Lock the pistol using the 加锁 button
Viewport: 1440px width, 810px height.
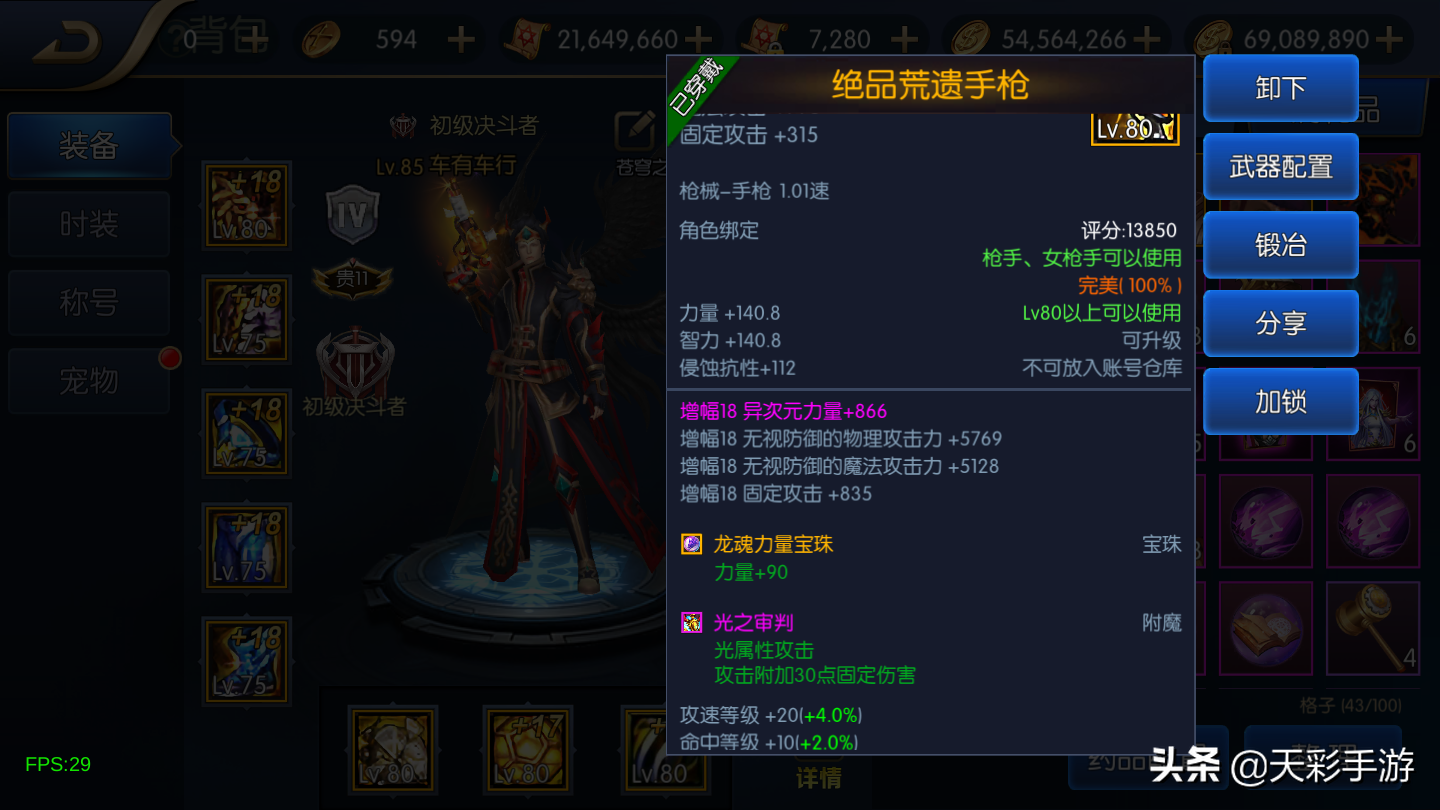click(x=1281, y=401)
